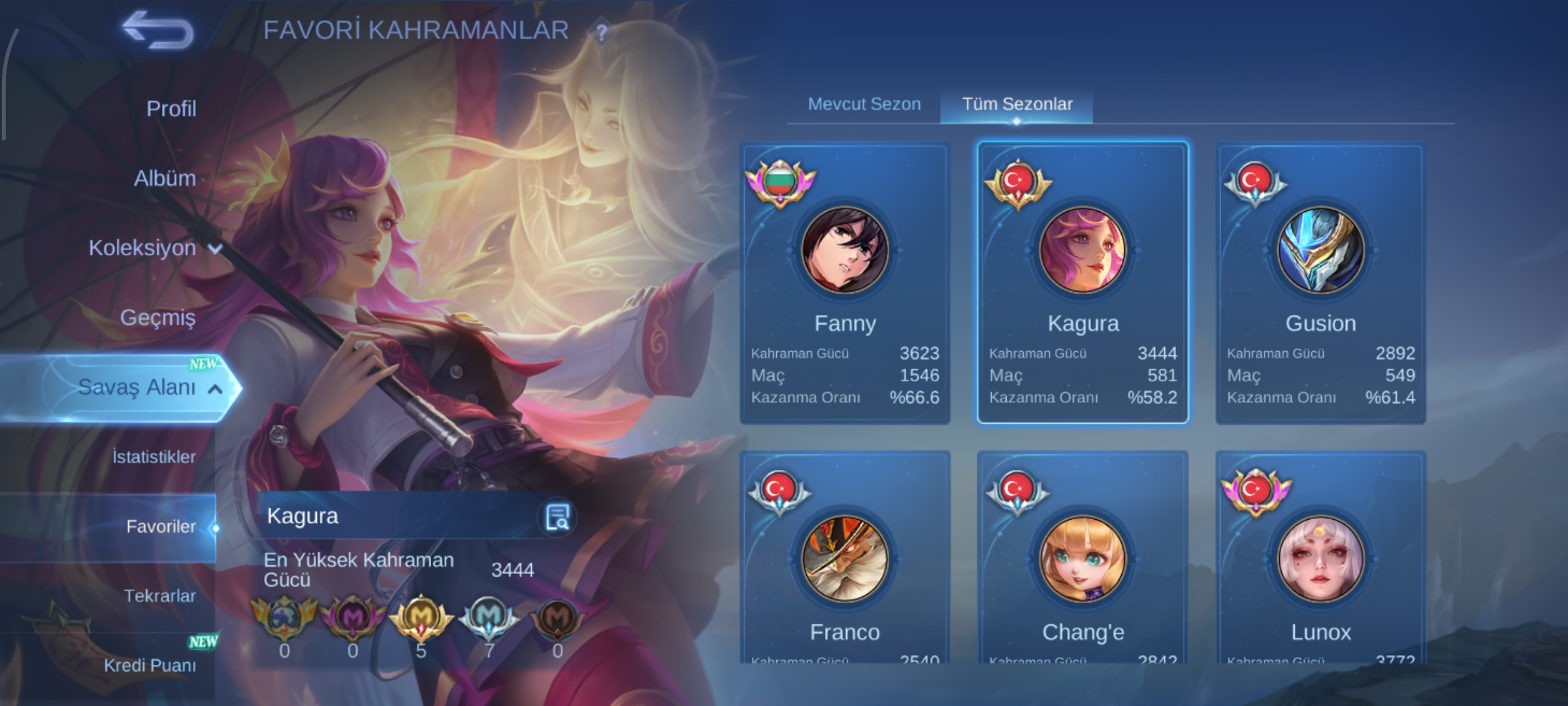Pick the Chang'e hero card
1568x706 pixels.
point(1083,562)
